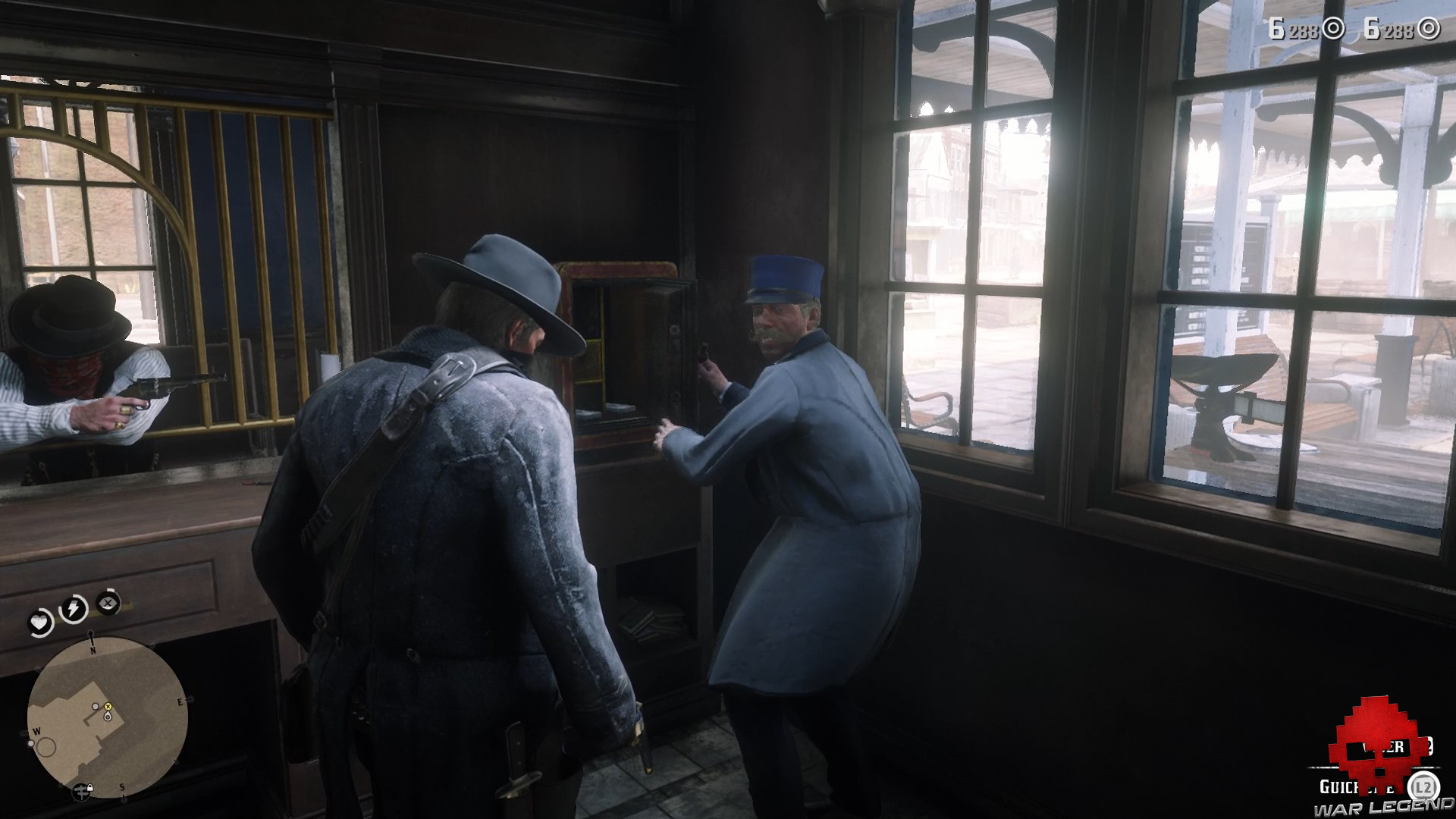This screenshot has width=1456, height=819.
Task: Select the white player blip on the minimap
Action: pos(108,717)
